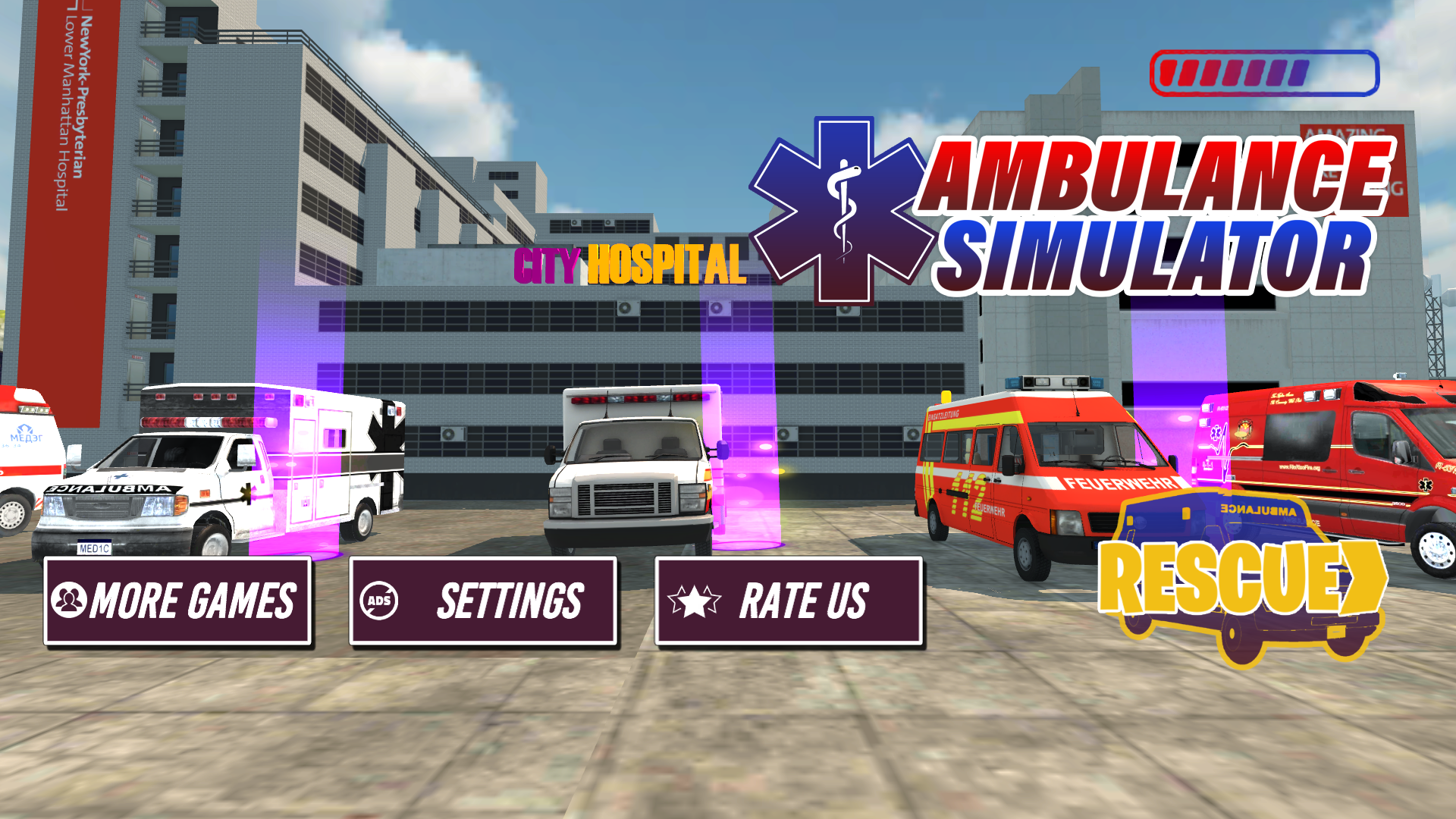Click the City Hospital sign
Viewport: 1456px width, 819px height.
click(x=629, y=264)
